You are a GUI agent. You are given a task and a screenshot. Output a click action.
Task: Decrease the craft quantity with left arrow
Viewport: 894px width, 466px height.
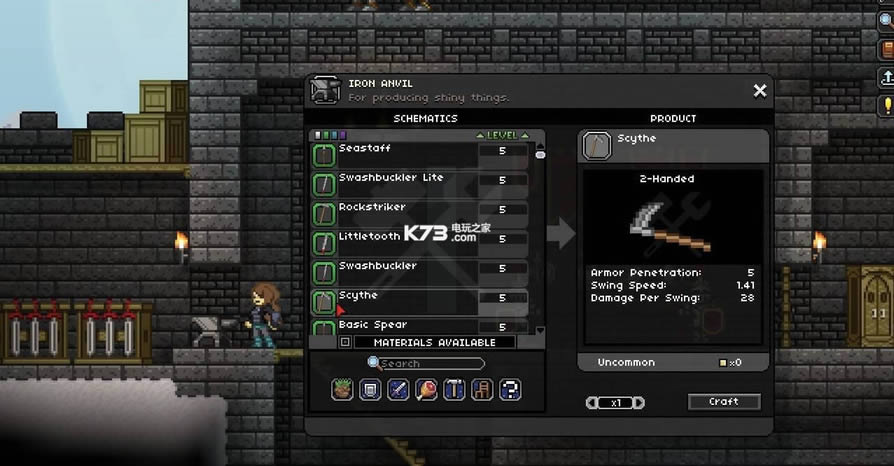pyautogui.click(x=592, y=403)
